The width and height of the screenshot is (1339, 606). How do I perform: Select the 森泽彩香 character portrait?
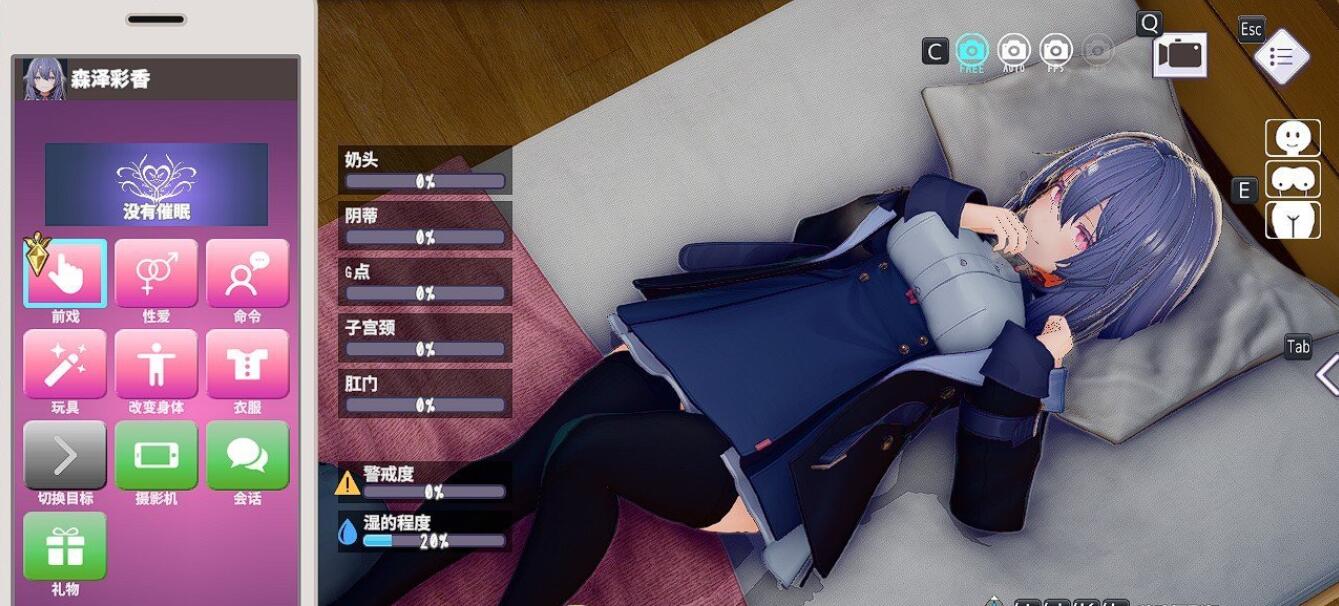pyautogui.click(x=44, y=79)
